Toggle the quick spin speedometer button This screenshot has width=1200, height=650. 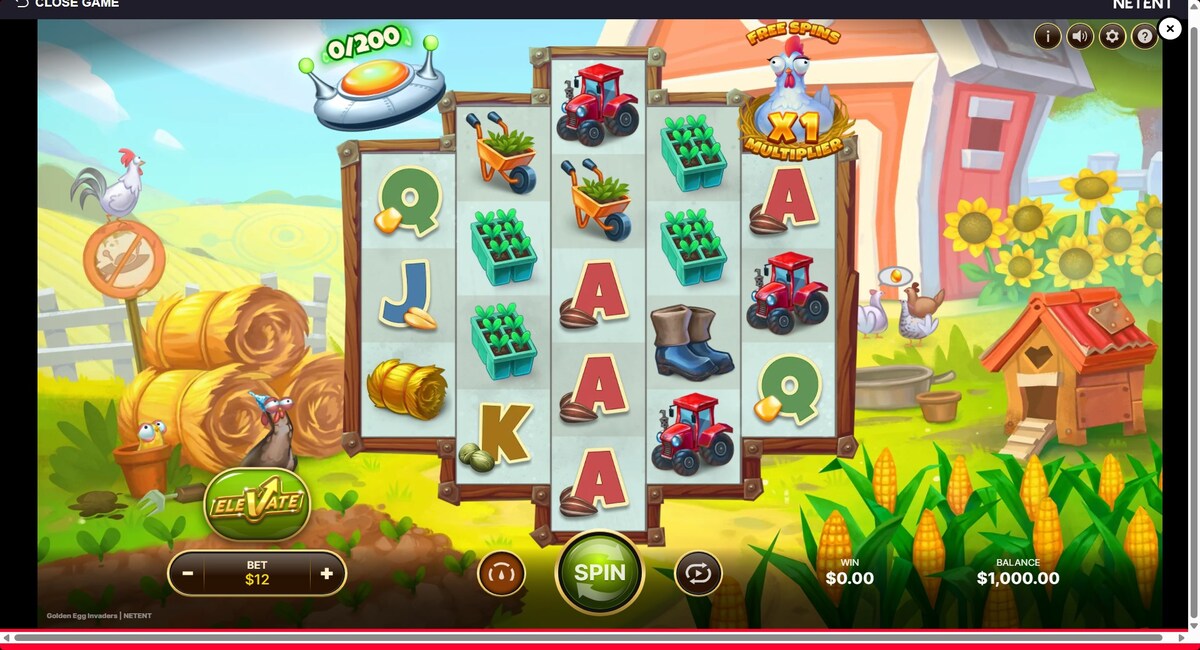tap(502, 574)
